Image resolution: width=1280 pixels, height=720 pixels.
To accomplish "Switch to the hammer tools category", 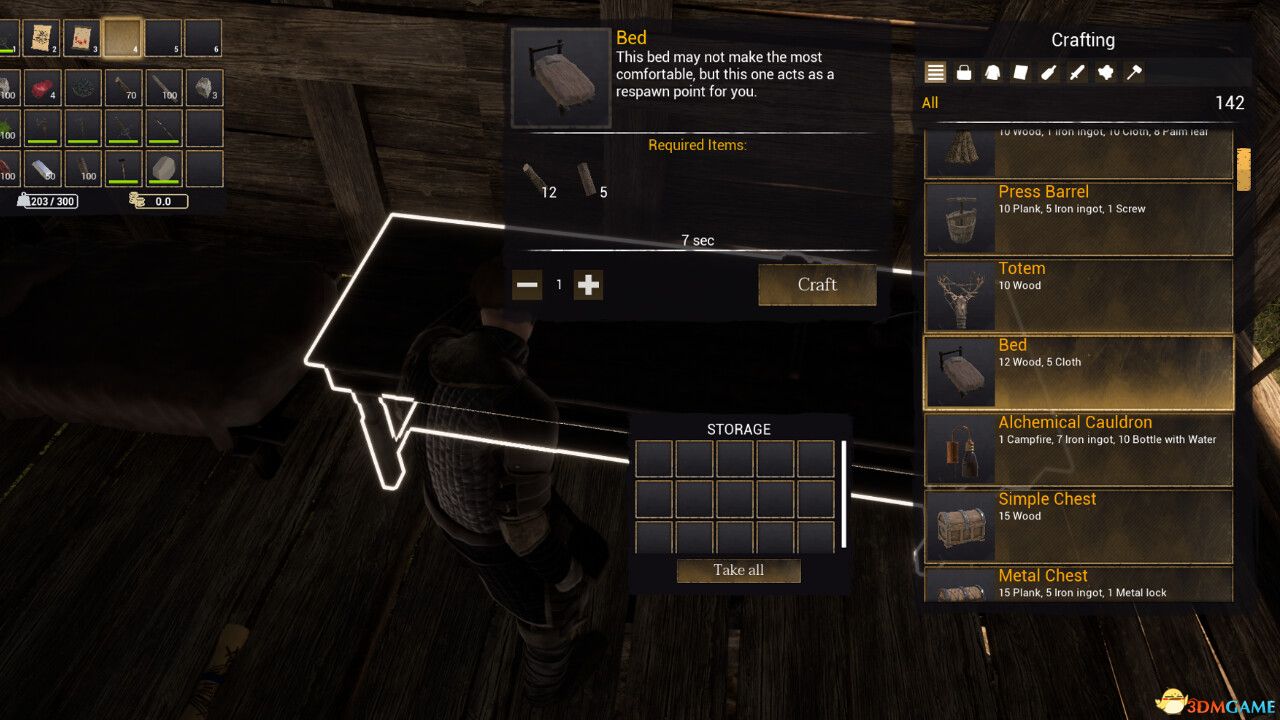I will 1134,72.
